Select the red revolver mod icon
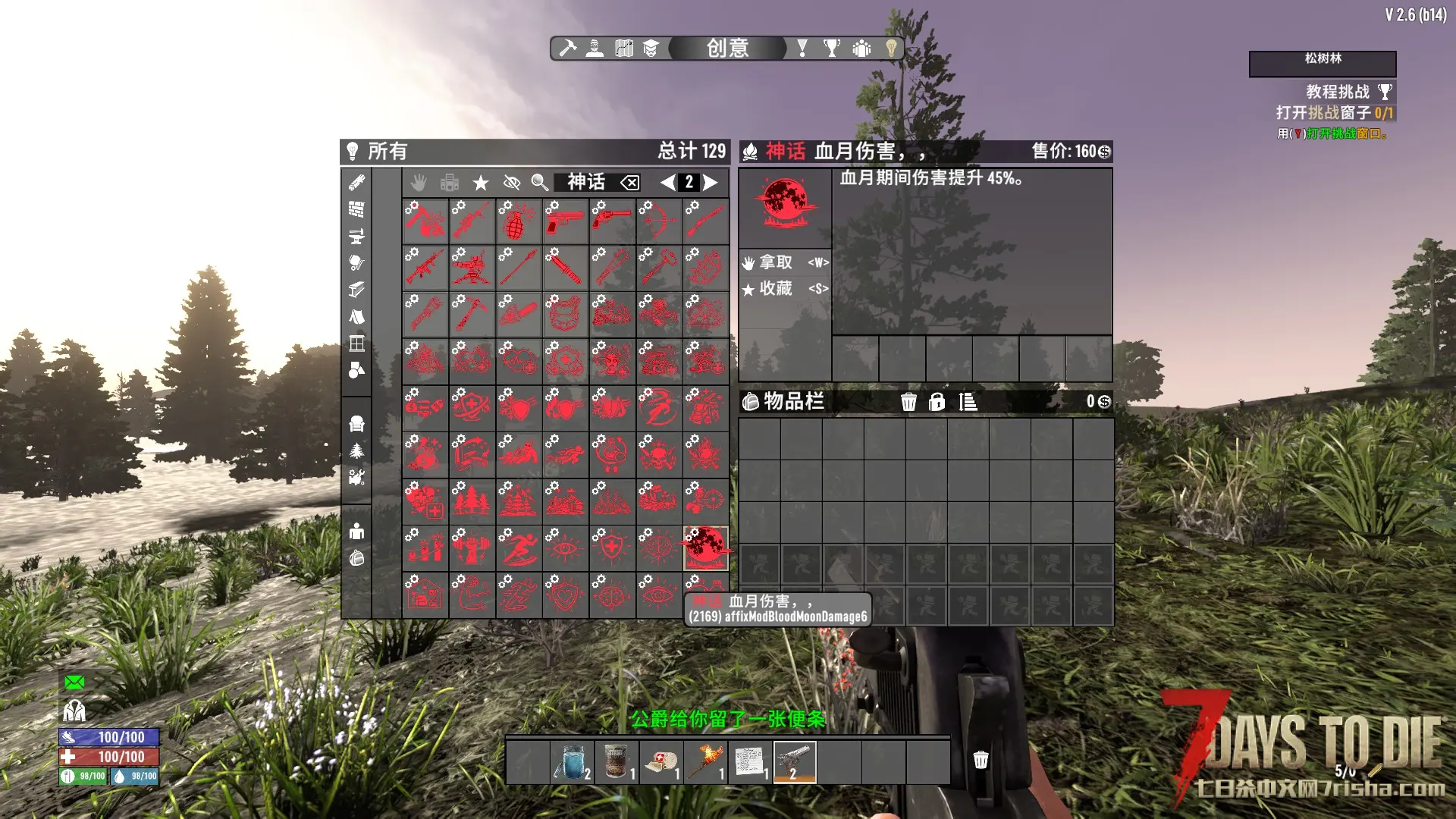This screenshot has height=819, width=1456. click(611, 221)
